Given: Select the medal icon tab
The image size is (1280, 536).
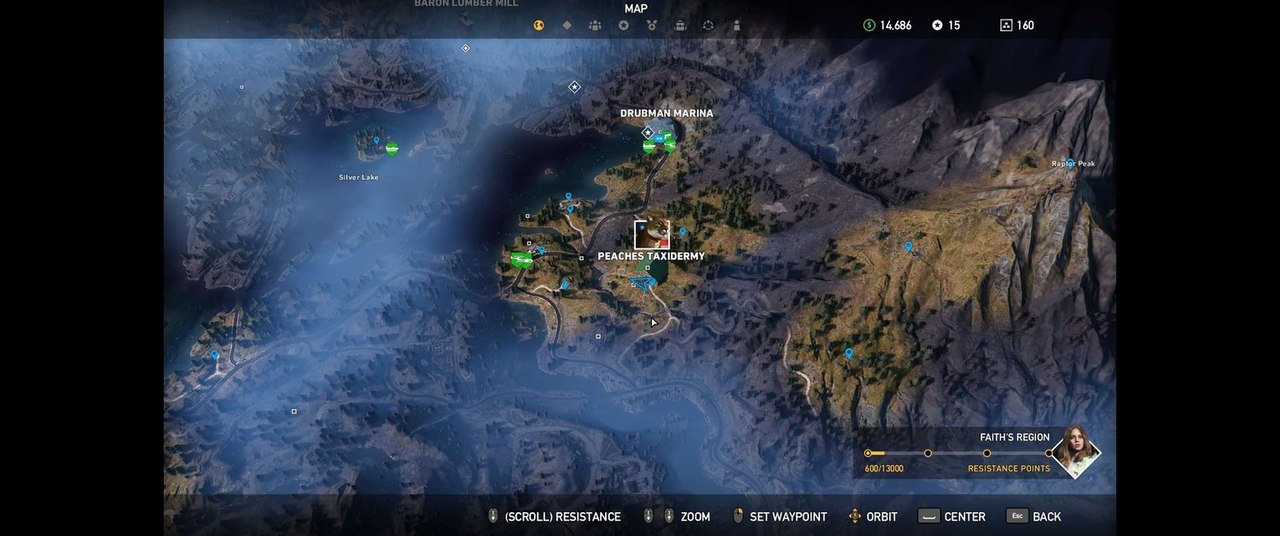Looking at the screenshot, I should 651,25.
